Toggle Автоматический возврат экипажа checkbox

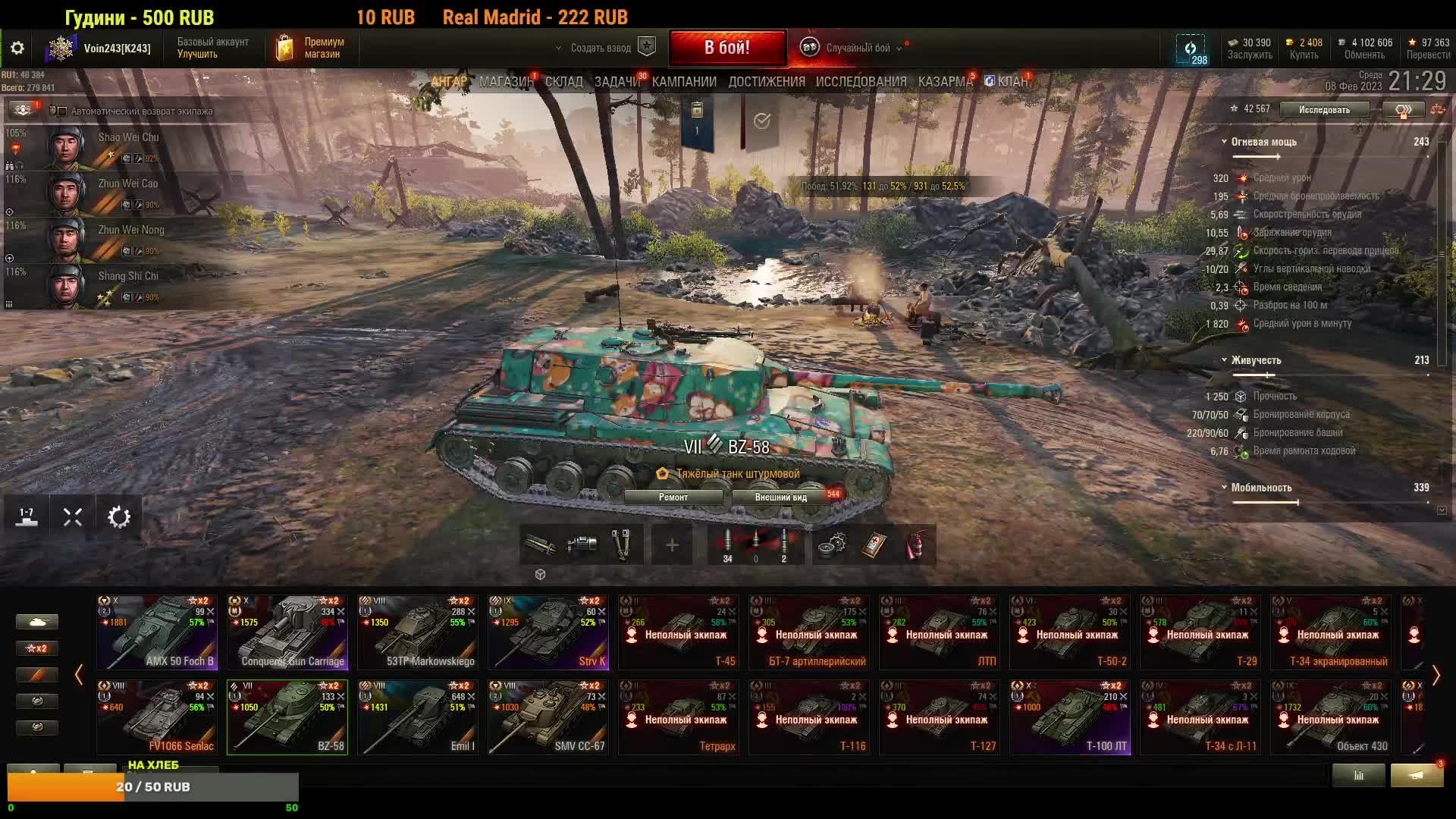(63, 111)
